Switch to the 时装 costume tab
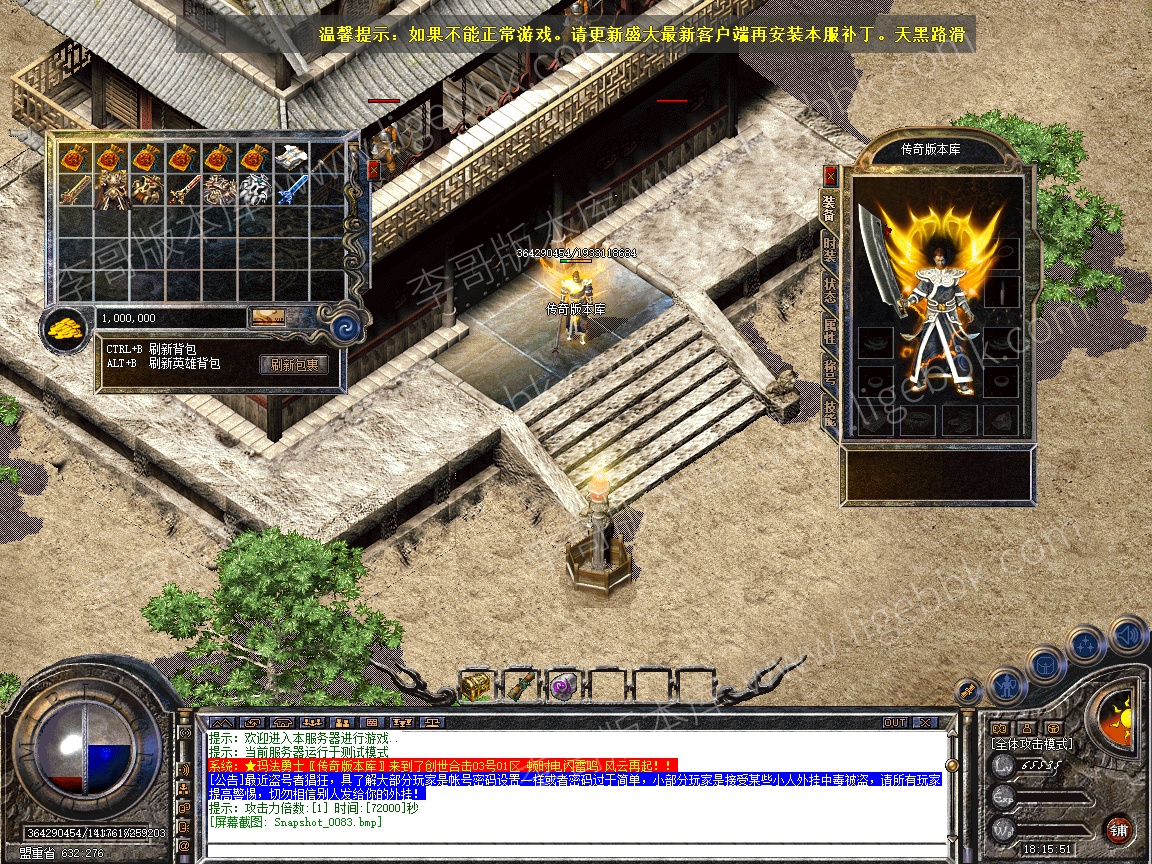This screenshot has height=864, width=1152. 830,249
